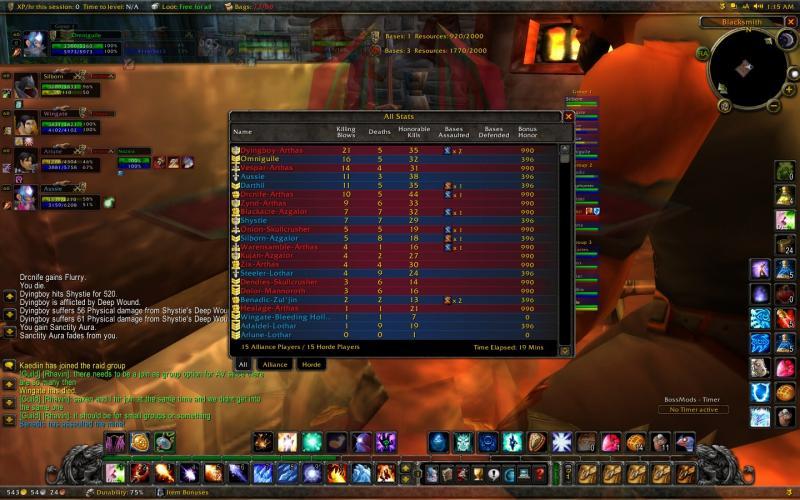Sort scoreboard by Killing Blows column
This screenshot has height=500, width=800.
[346, 131]
